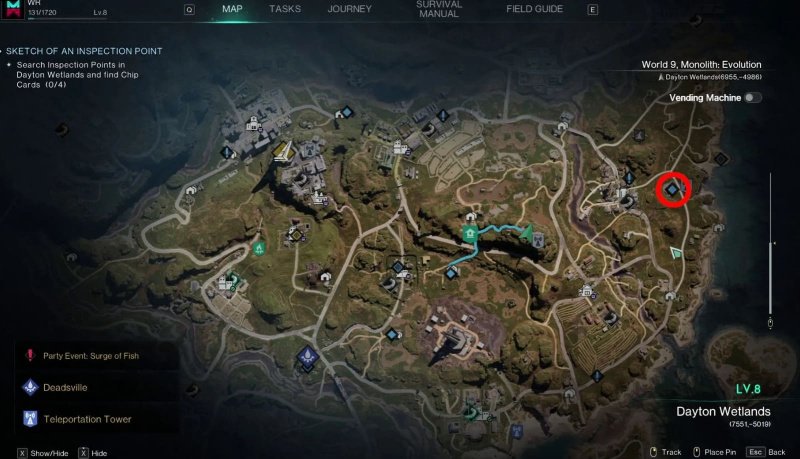Select the red-circled marker on the map
The image size is (800, 459).
tap(674, 187)
